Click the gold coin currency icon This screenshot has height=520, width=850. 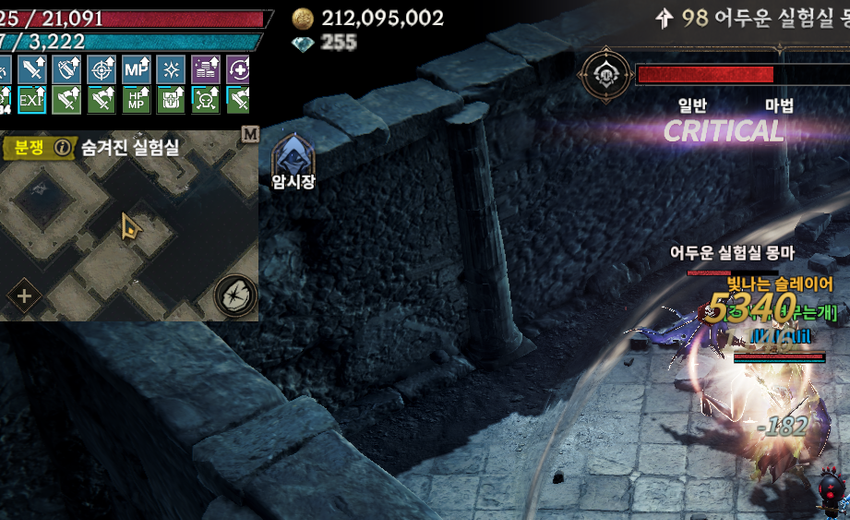pyautogui.click(x=302, y=18)
